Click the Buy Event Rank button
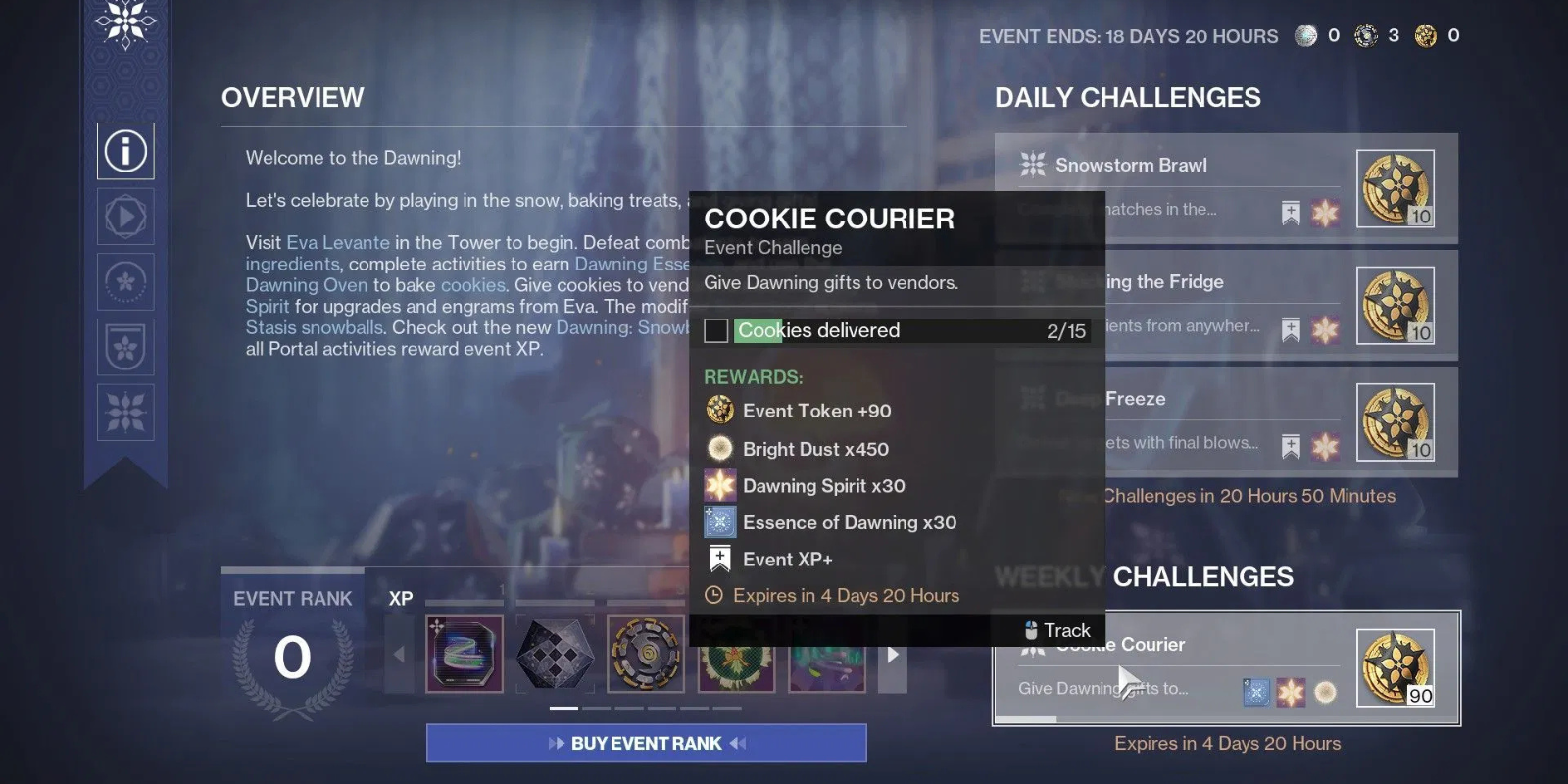The height and width of the screenshot is (784, 1568). click(x=646, y=743)
